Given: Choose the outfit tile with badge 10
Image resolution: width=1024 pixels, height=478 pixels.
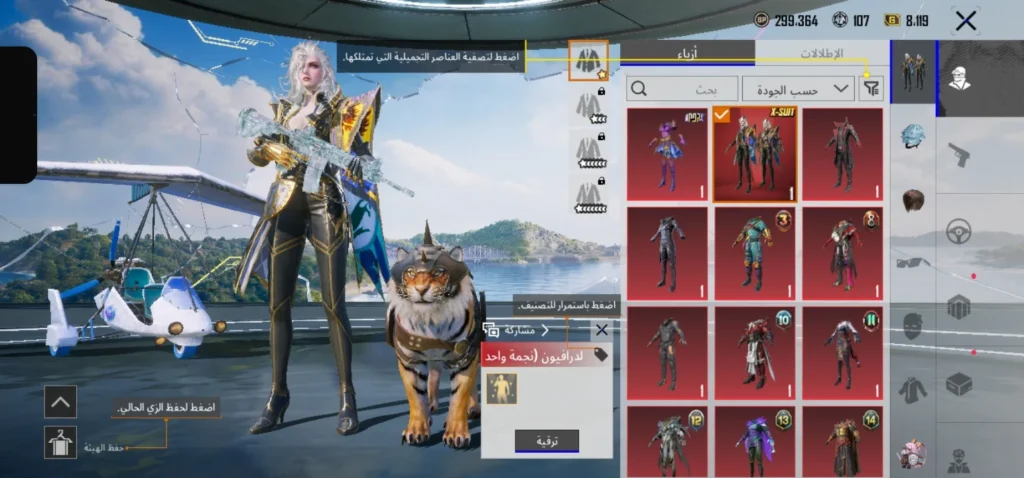Looking at the screenshot, I should tap(755, 348).
